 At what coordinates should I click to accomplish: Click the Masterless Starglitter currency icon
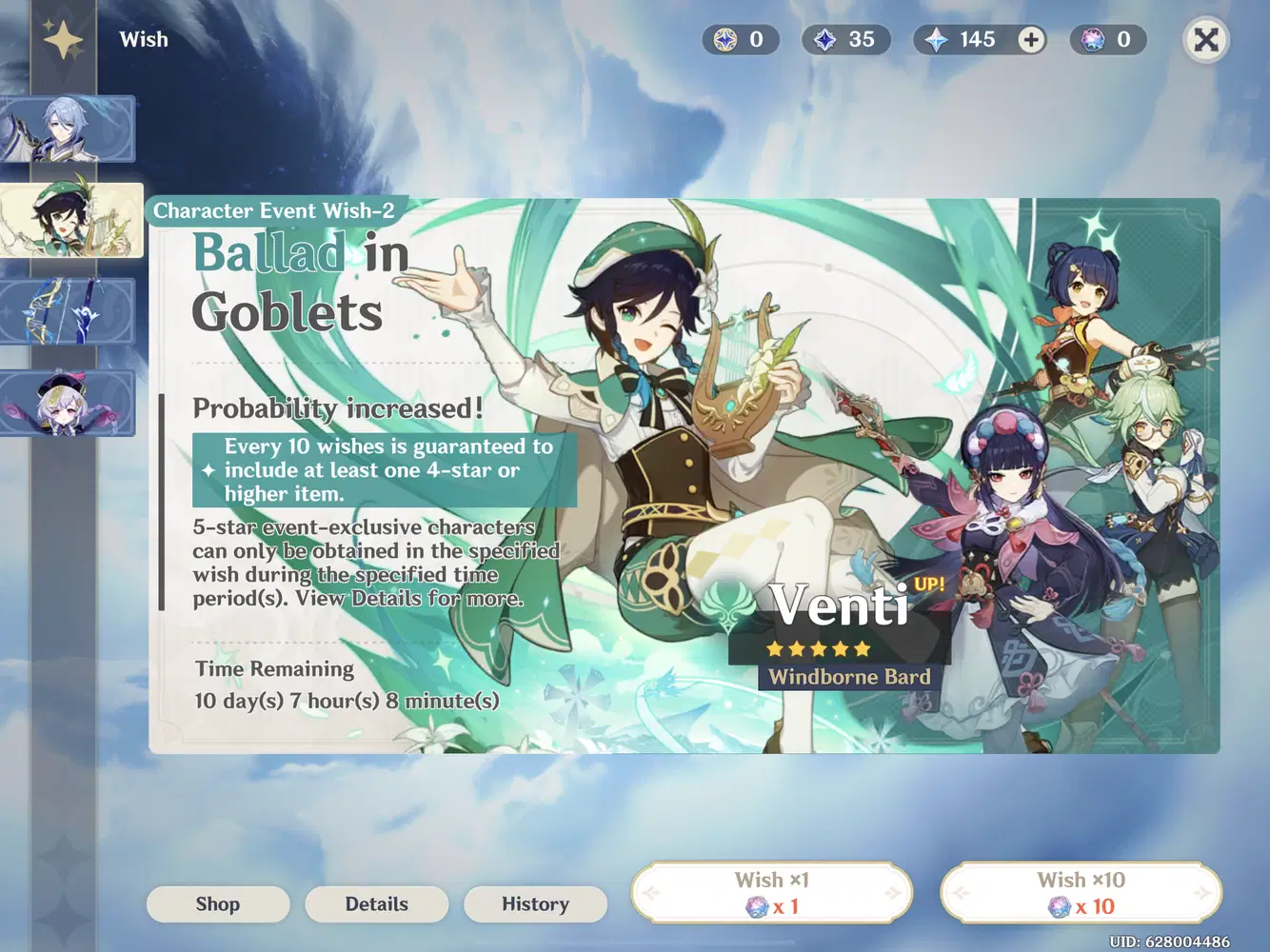click(x=726, y=40)
